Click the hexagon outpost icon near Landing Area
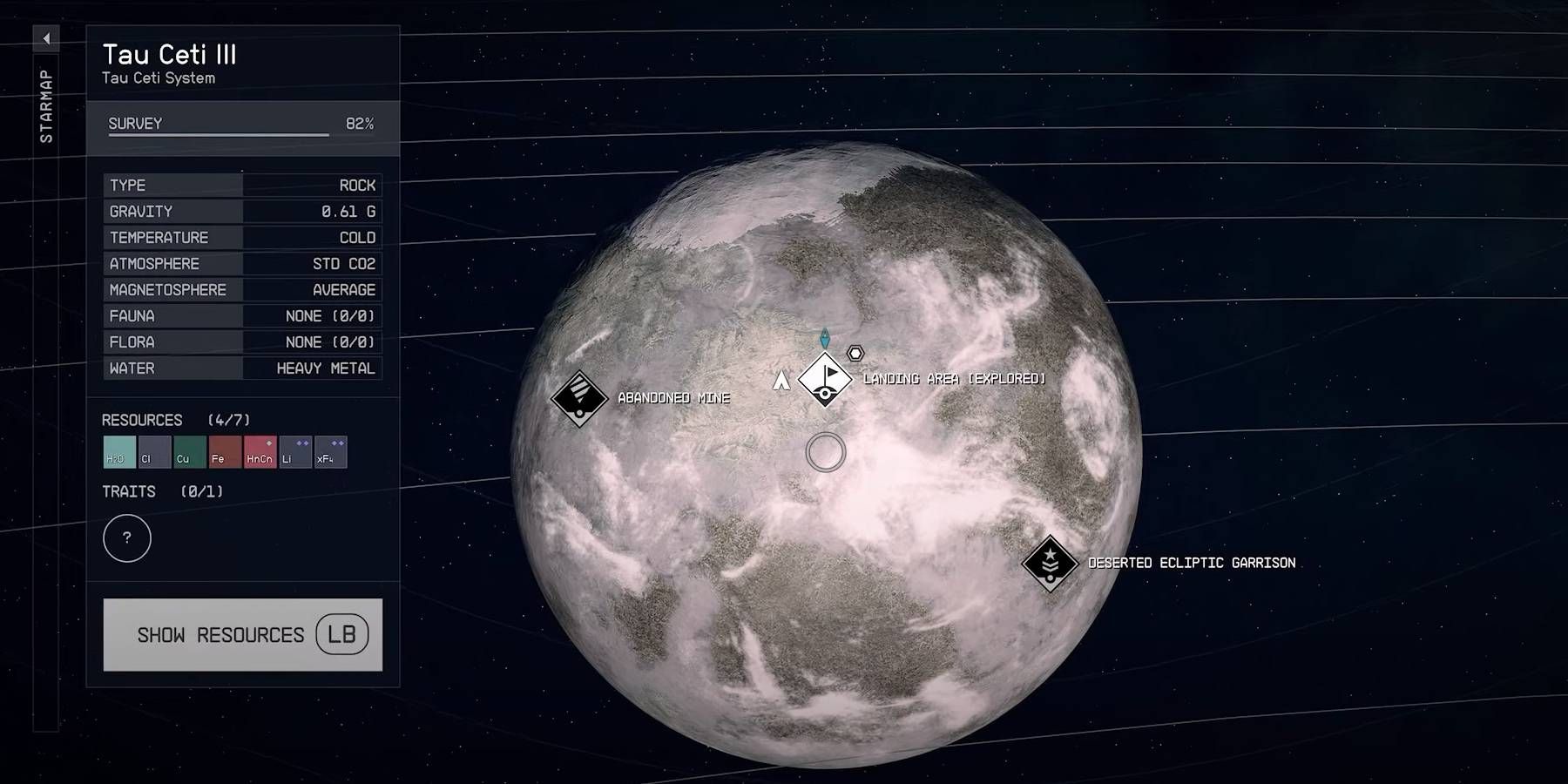 click(855, 352)
